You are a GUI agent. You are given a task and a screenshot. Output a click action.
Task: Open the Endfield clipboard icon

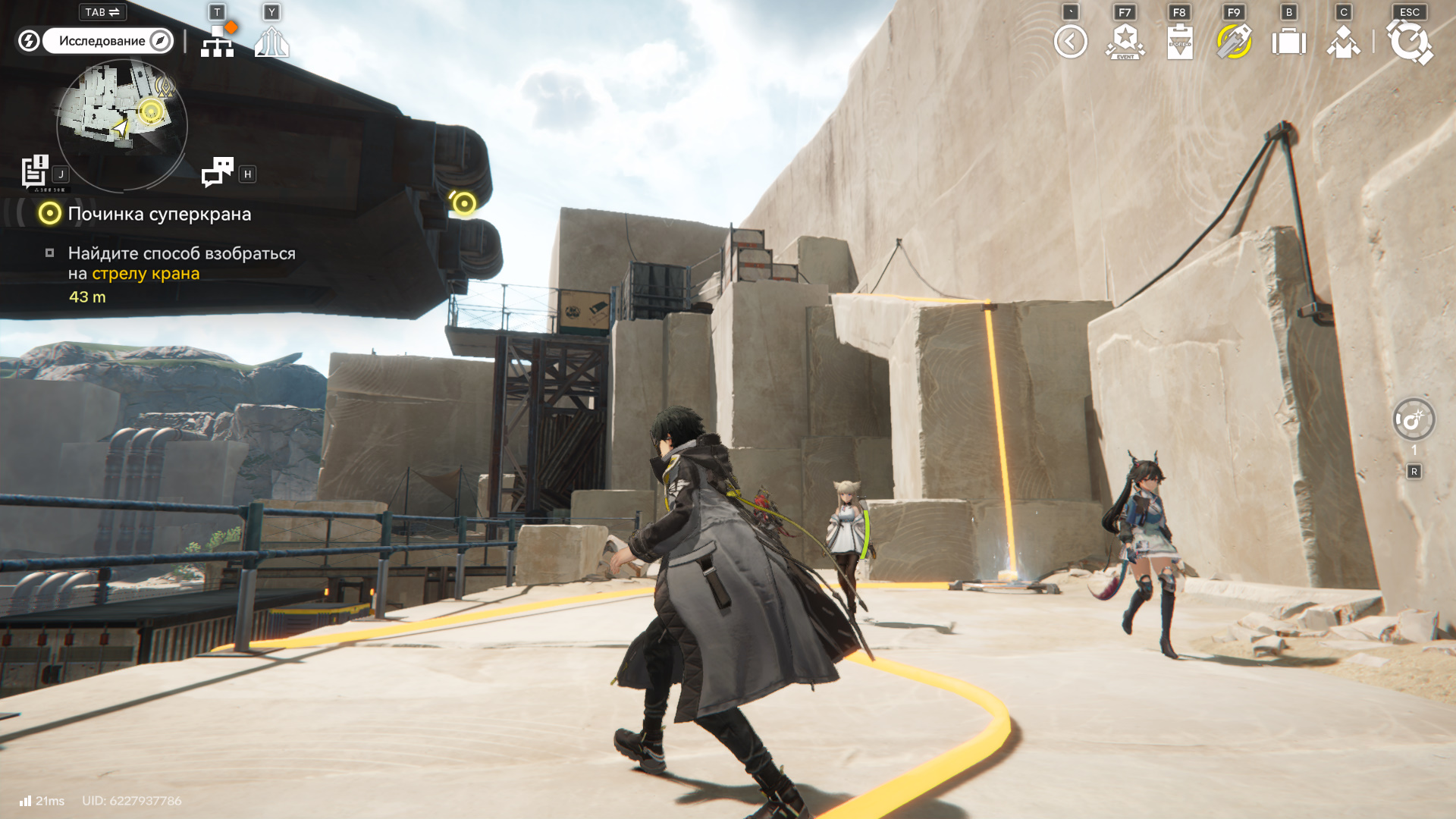1180,42
